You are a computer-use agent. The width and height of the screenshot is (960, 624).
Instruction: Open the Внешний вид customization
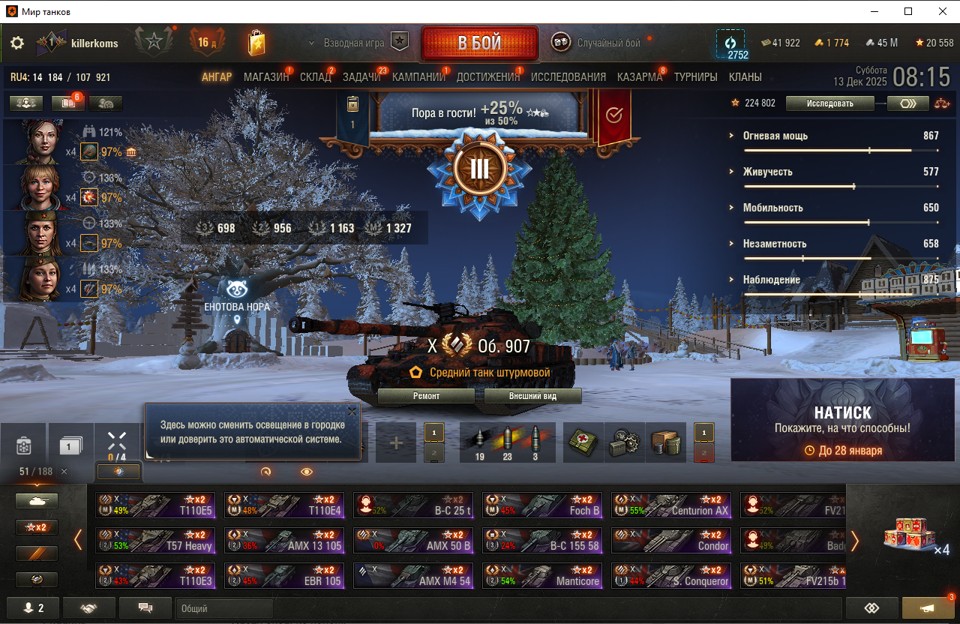click(x=532, y=396)
